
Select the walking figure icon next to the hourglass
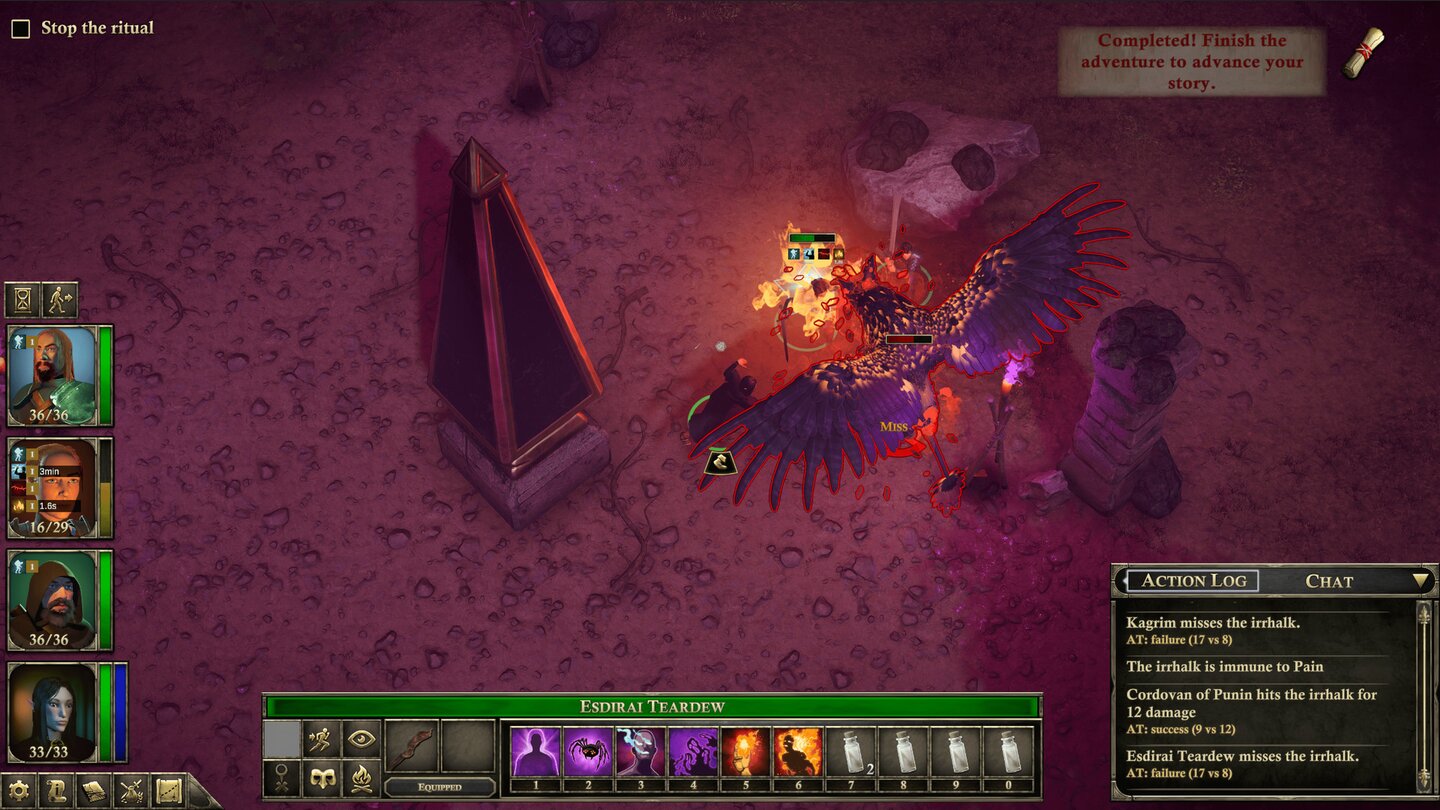(x=58, y=300)
